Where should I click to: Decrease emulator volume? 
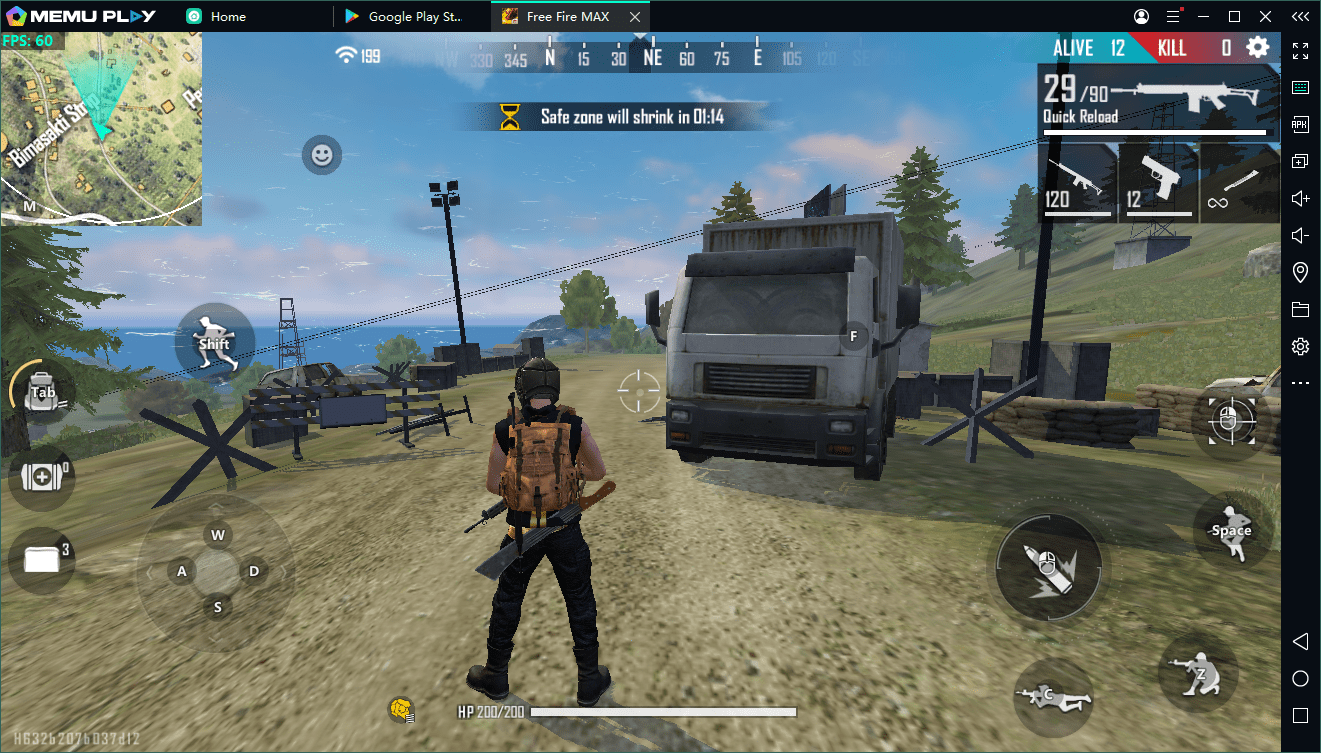point(1300,235)
